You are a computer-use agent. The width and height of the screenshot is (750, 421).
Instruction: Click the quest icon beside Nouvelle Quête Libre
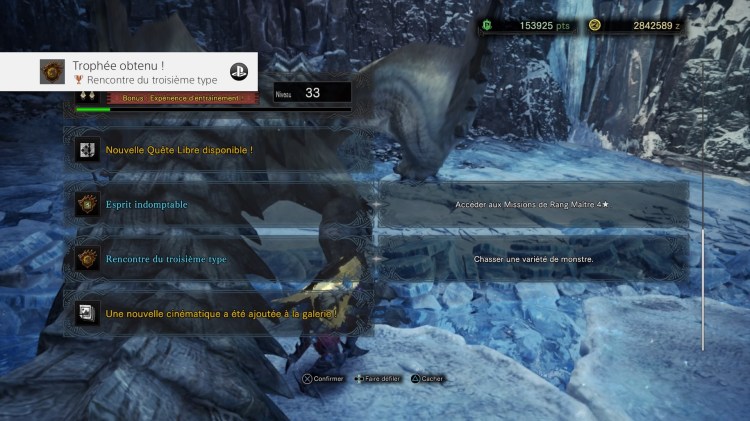tap(86, 150)
